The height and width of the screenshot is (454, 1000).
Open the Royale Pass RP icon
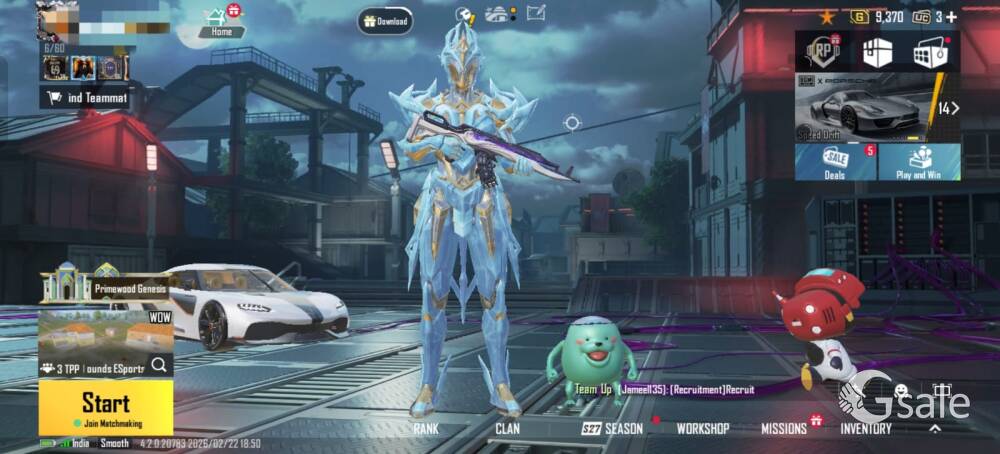click(x=823, y=52)
